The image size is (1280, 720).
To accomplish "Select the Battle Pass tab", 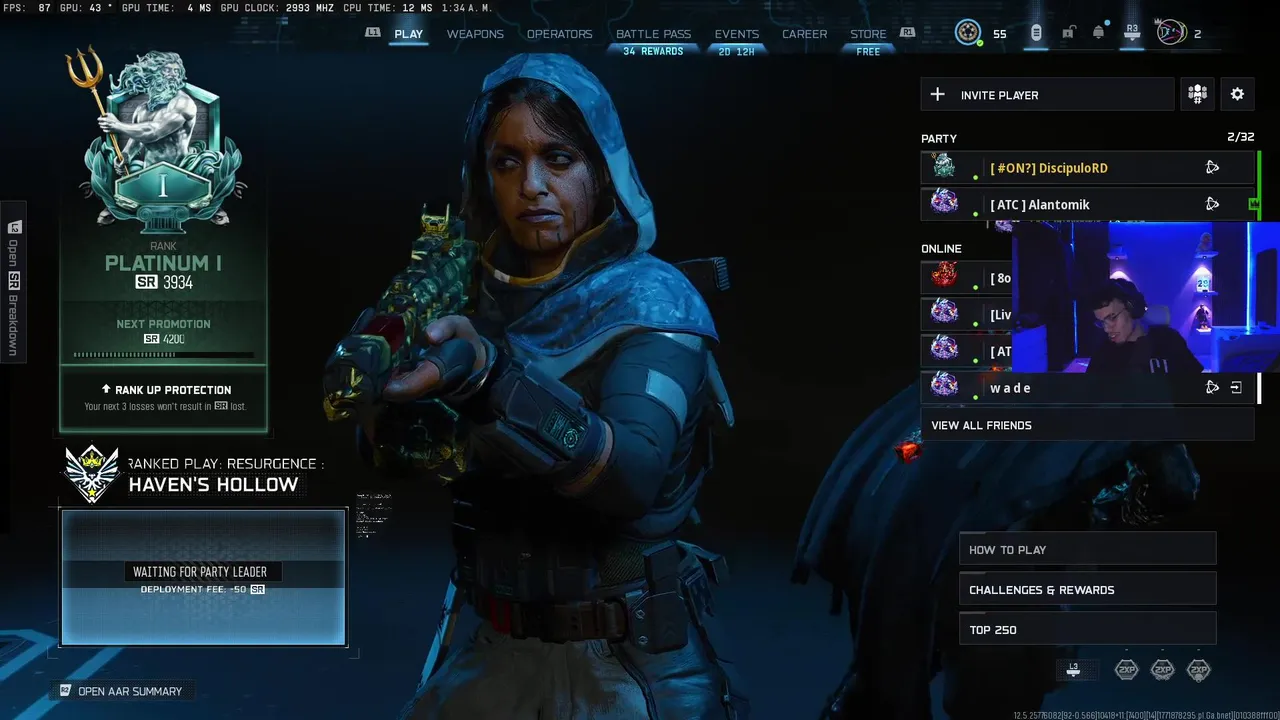I will (653, 34).
